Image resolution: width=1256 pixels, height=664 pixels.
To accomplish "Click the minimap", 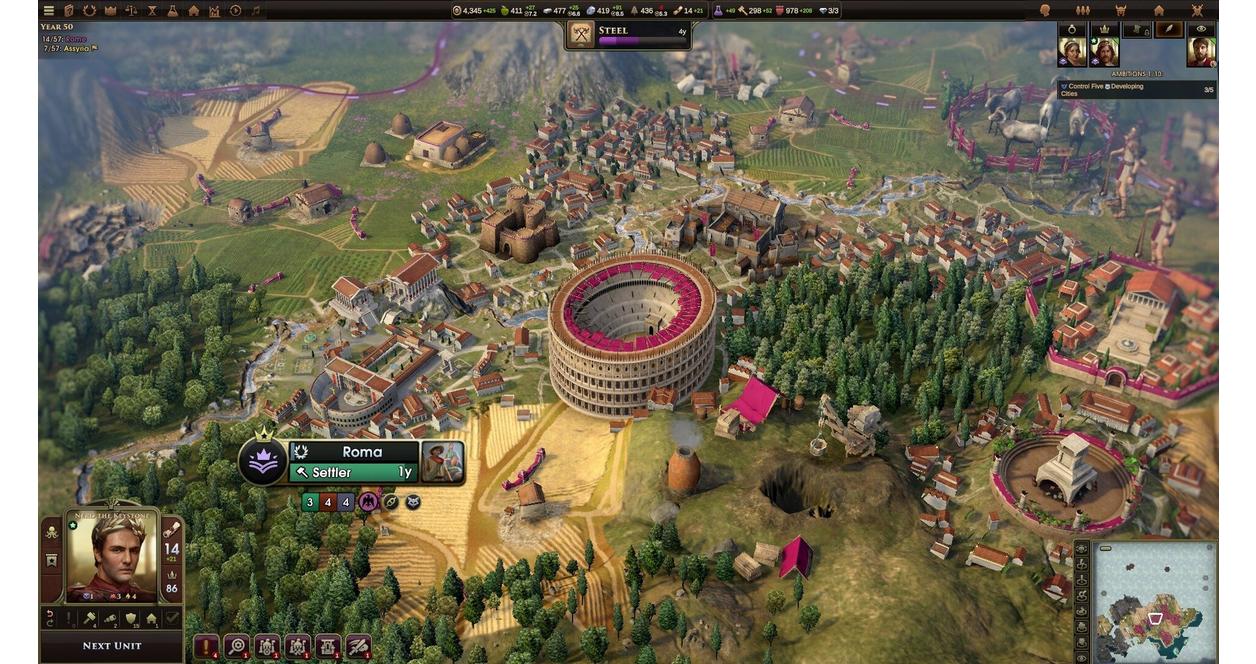I will pyautogui.click(x=1154, y=602).
